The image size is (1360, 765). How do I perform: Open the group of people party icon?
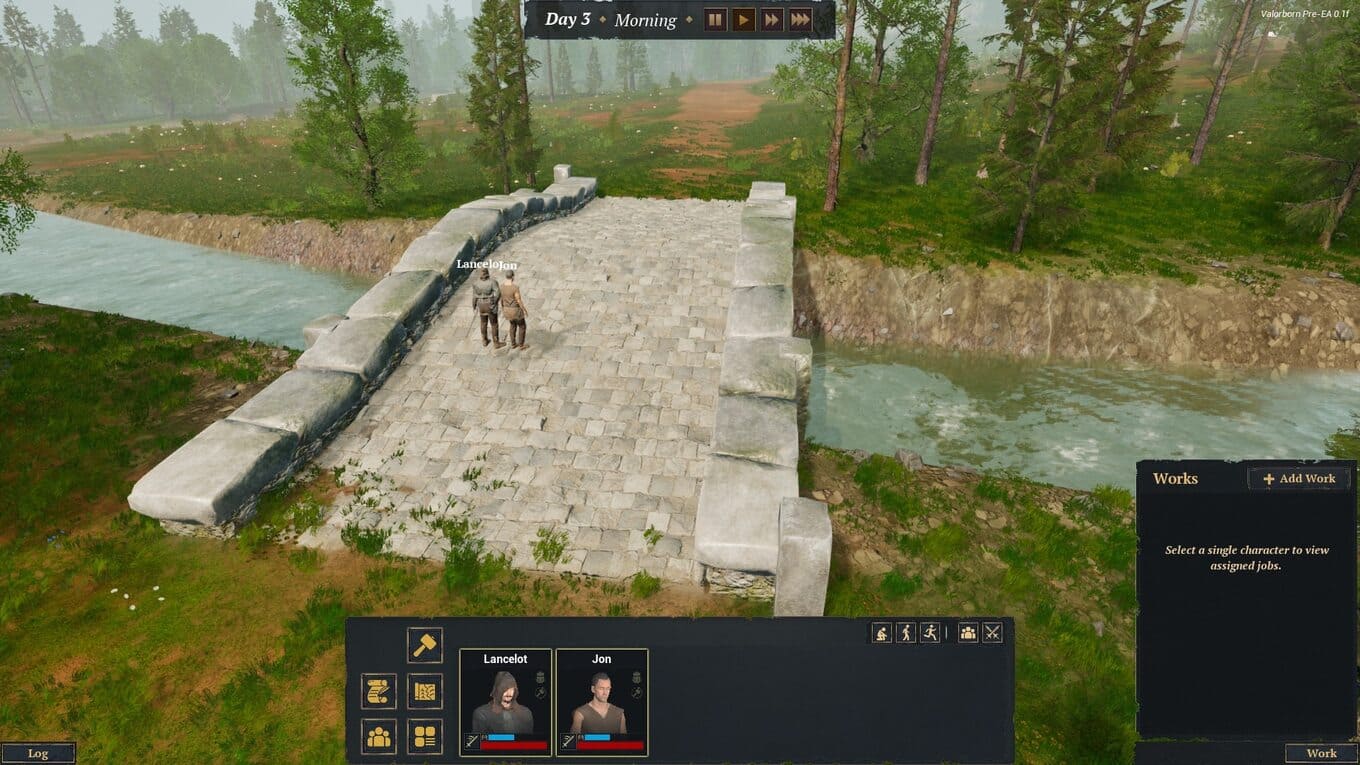379,737
